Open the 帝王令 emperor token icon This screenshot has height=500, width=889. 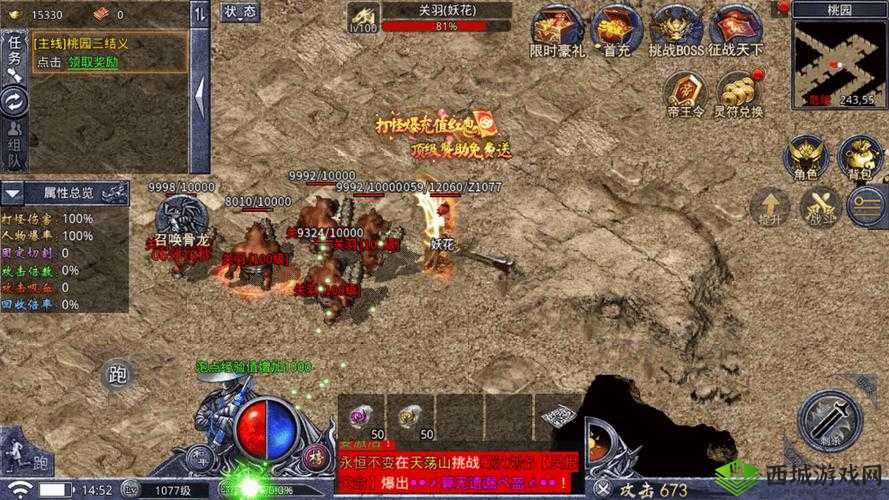(685, 93)
